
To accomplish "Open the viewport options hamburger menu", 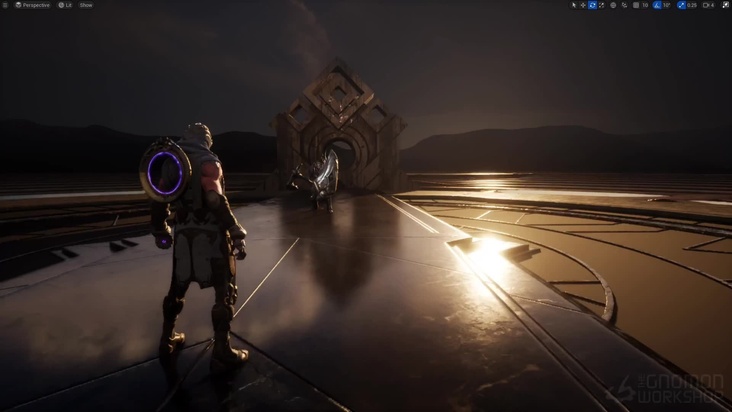I will (5, 5).
